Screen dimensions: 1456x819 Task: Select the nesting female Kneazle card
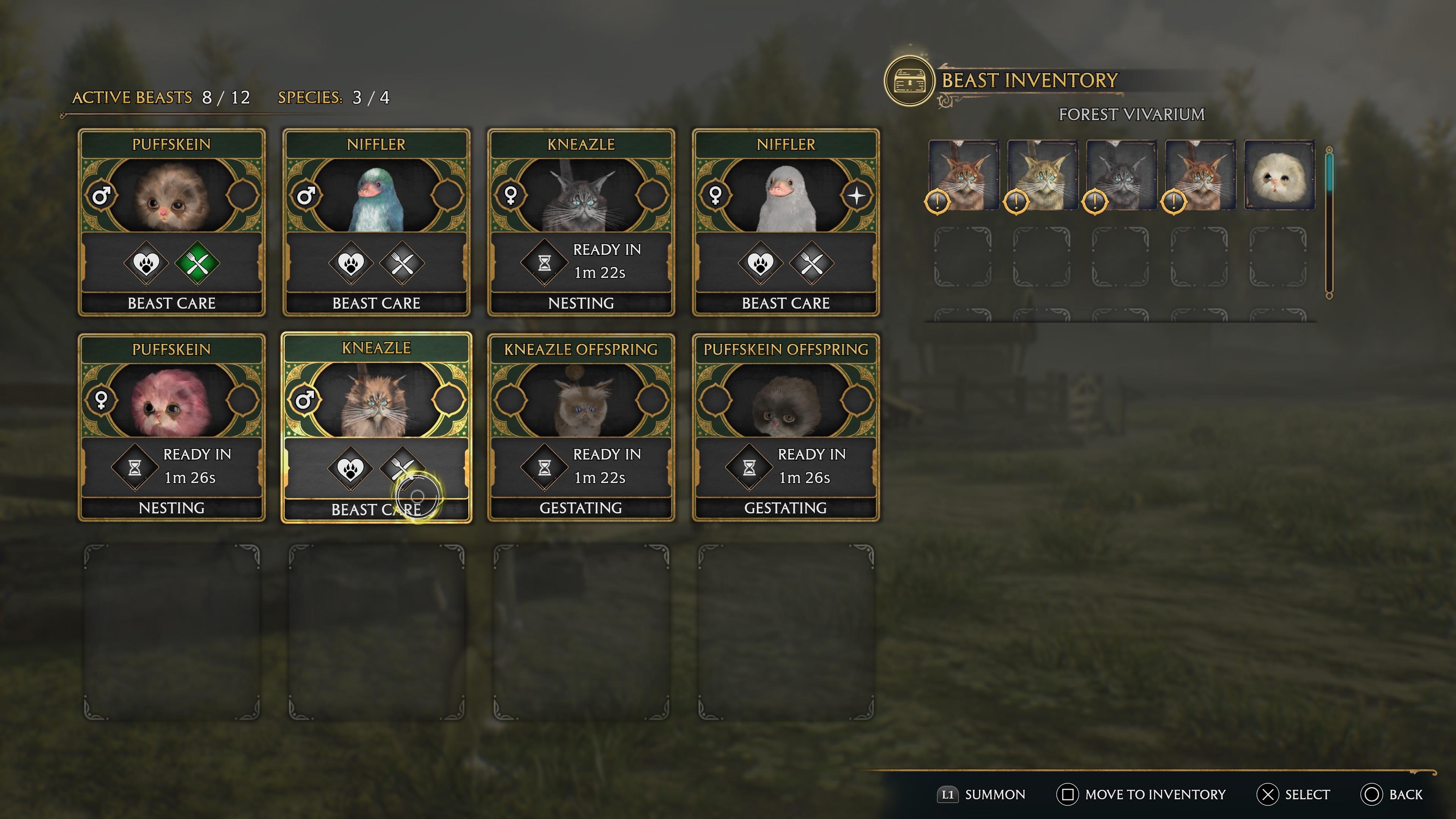coord(581,195)
